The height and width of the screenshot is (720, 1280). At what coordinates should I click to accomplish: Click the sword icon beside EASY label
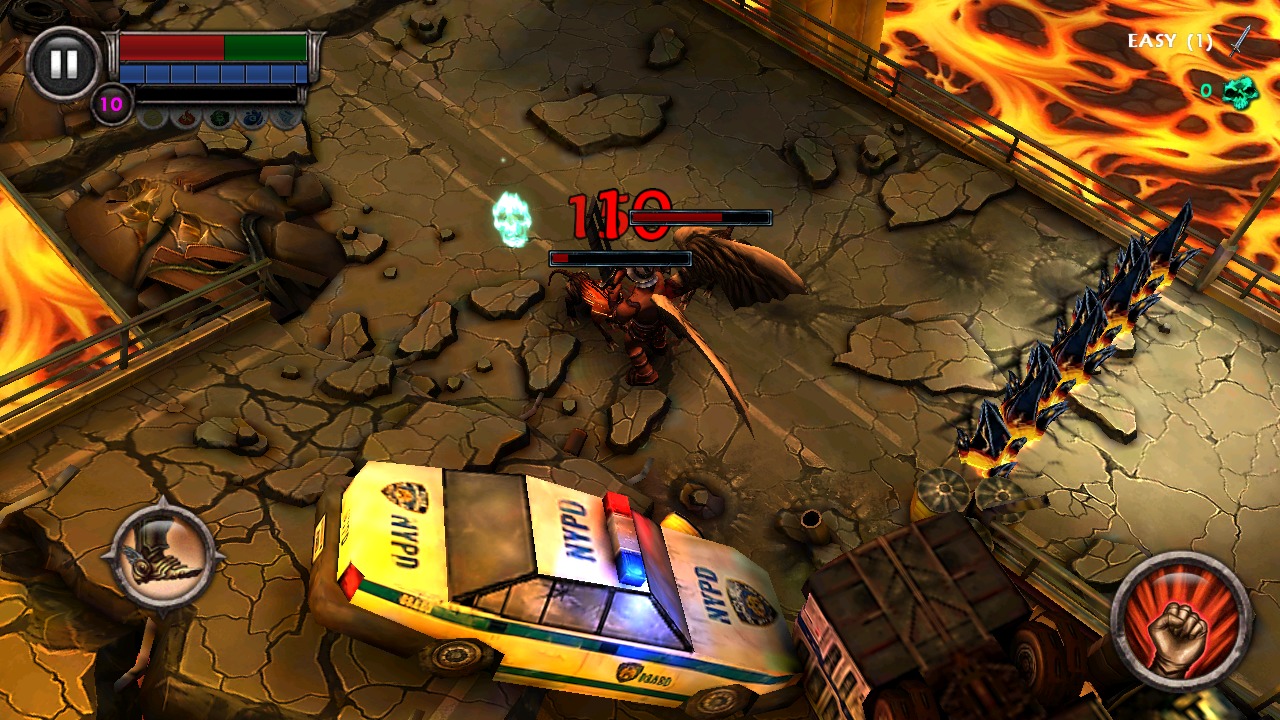(x=1239, y=42)
